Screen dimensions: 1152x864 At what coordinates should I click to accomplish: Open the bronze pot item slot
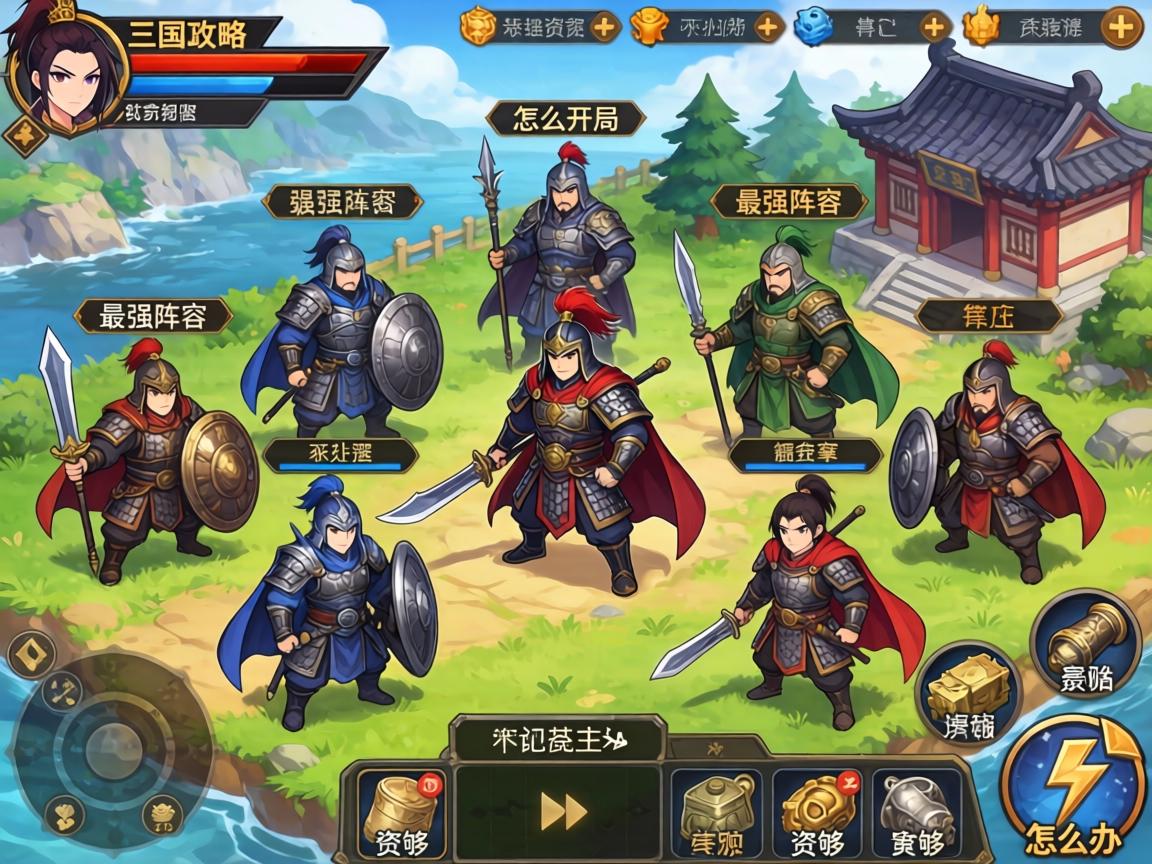coord(717,813)
